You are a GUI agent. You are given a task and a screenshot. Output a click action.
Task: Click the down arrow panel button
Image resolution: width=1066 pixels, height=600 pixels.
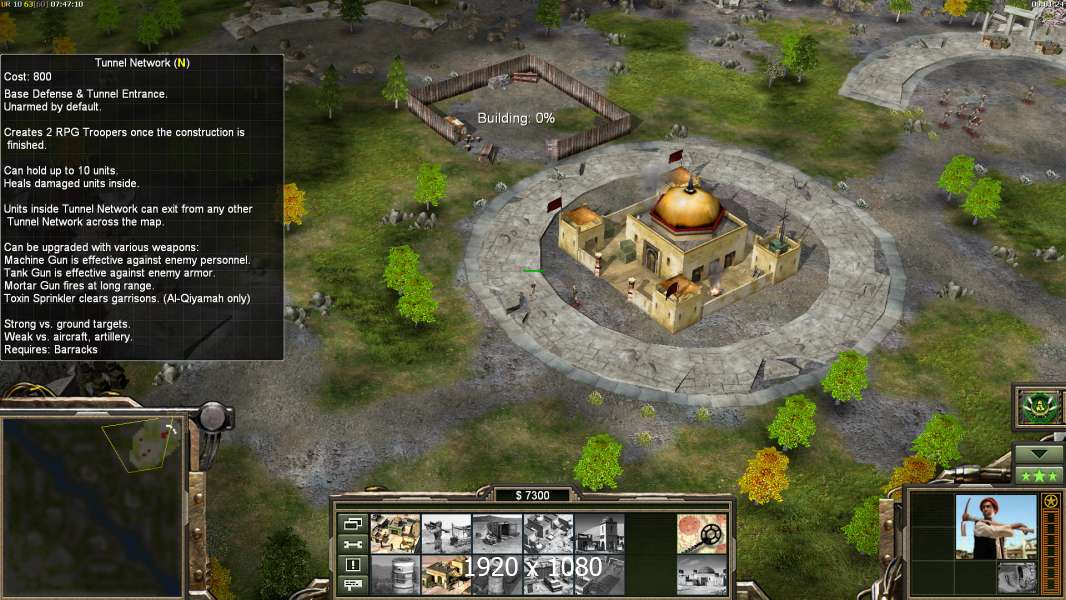click(1038, 453)
